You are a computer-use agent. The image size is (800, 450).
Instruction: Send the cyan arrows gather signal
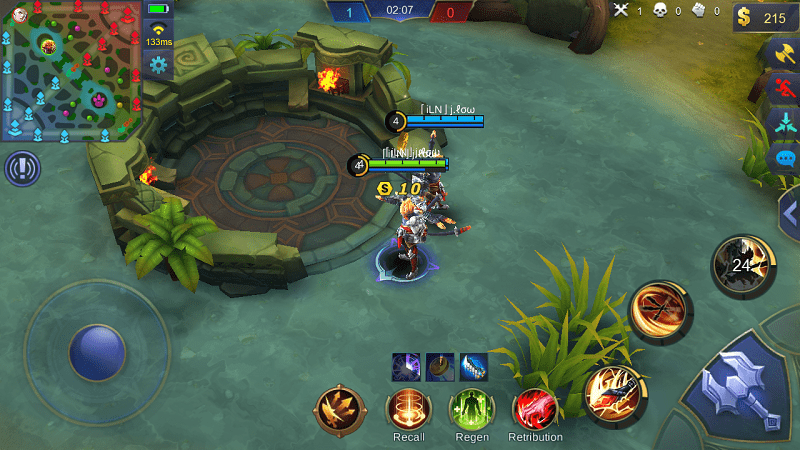tap(783, 123)
